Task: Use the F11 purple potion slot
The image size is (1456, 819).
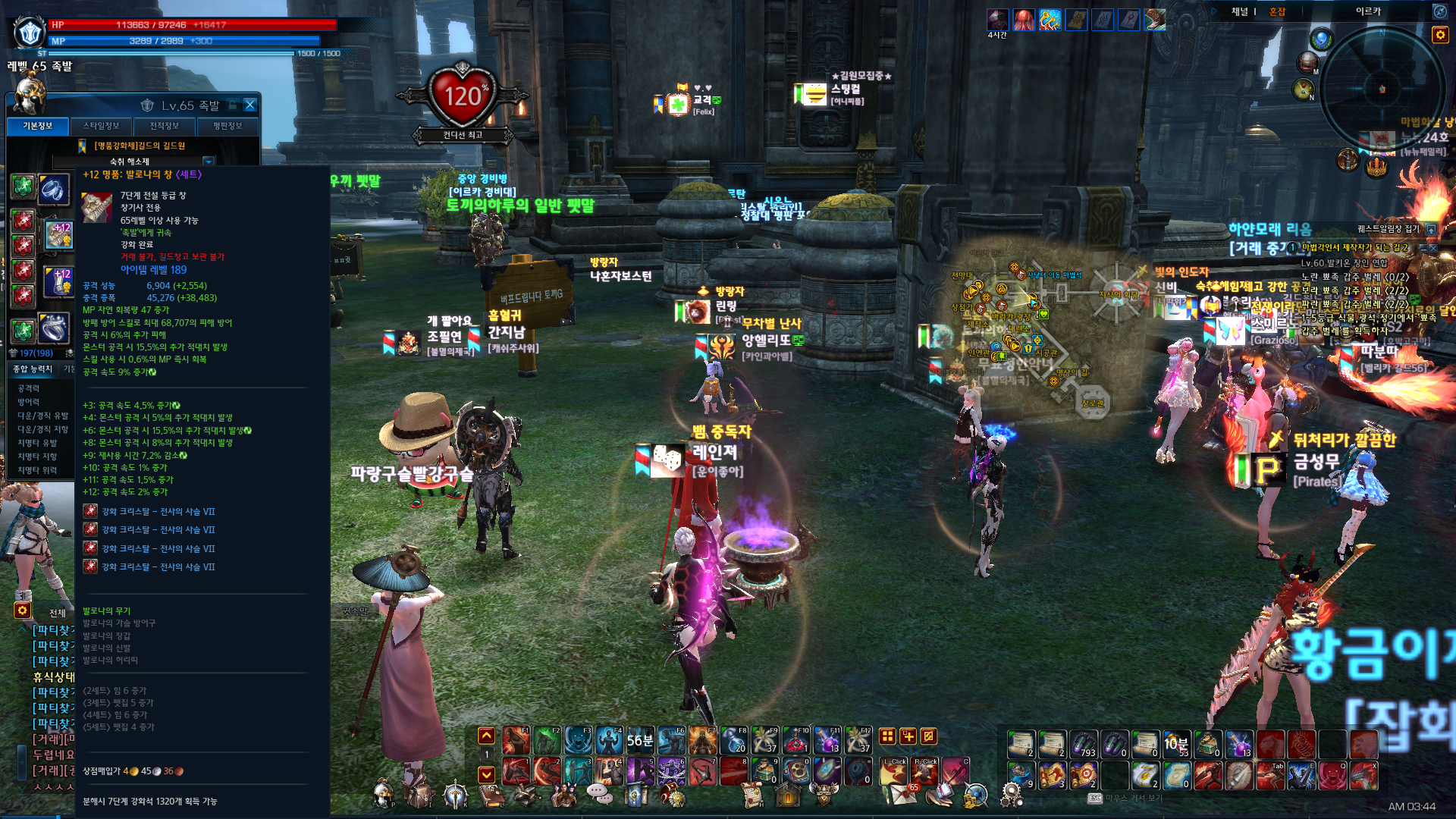Action: pyautogui.click(x=827, y=739)
